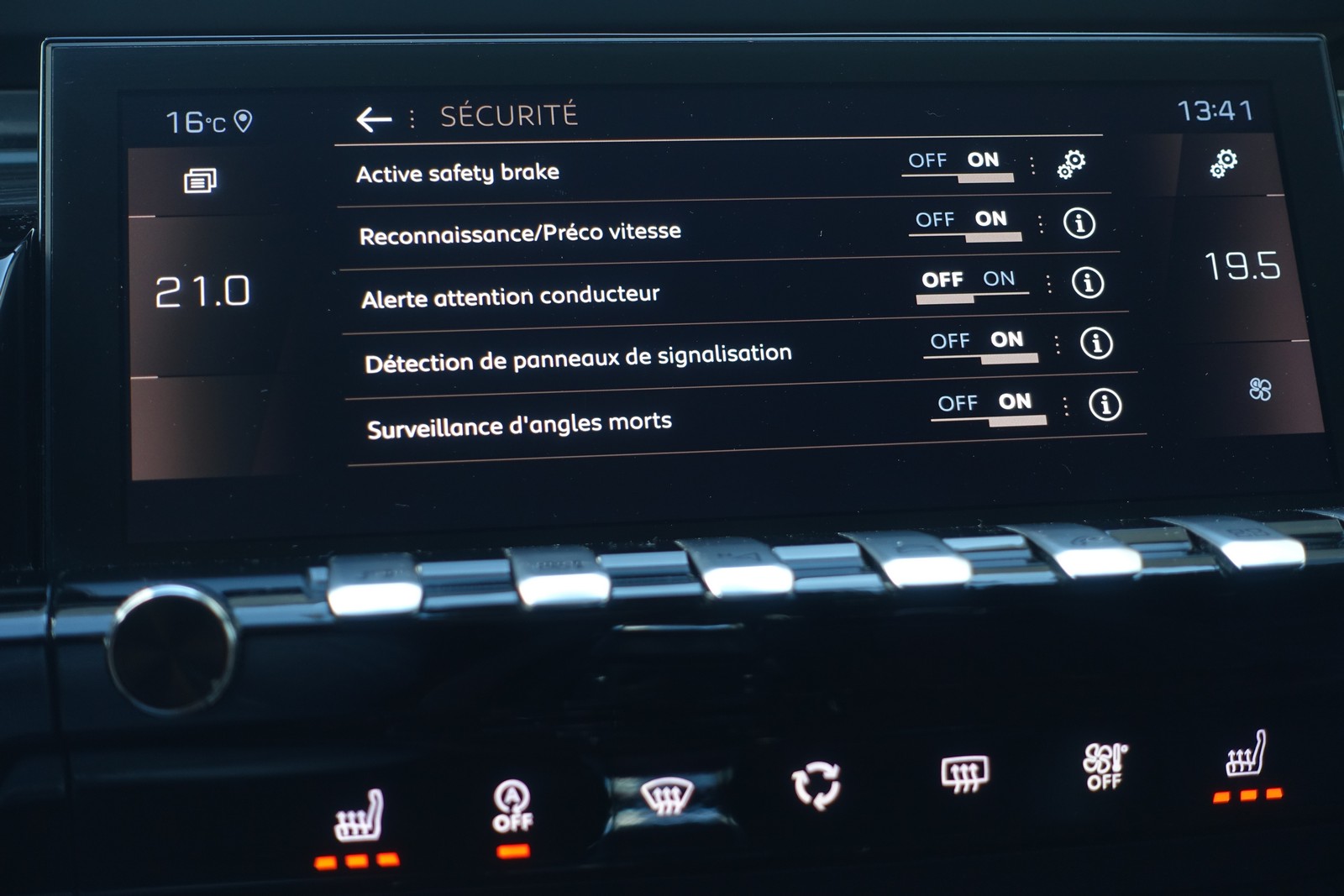Show info for Surveillance d'angles morts
This screenshot has height=896, width=1344.
pos(1105,405)
